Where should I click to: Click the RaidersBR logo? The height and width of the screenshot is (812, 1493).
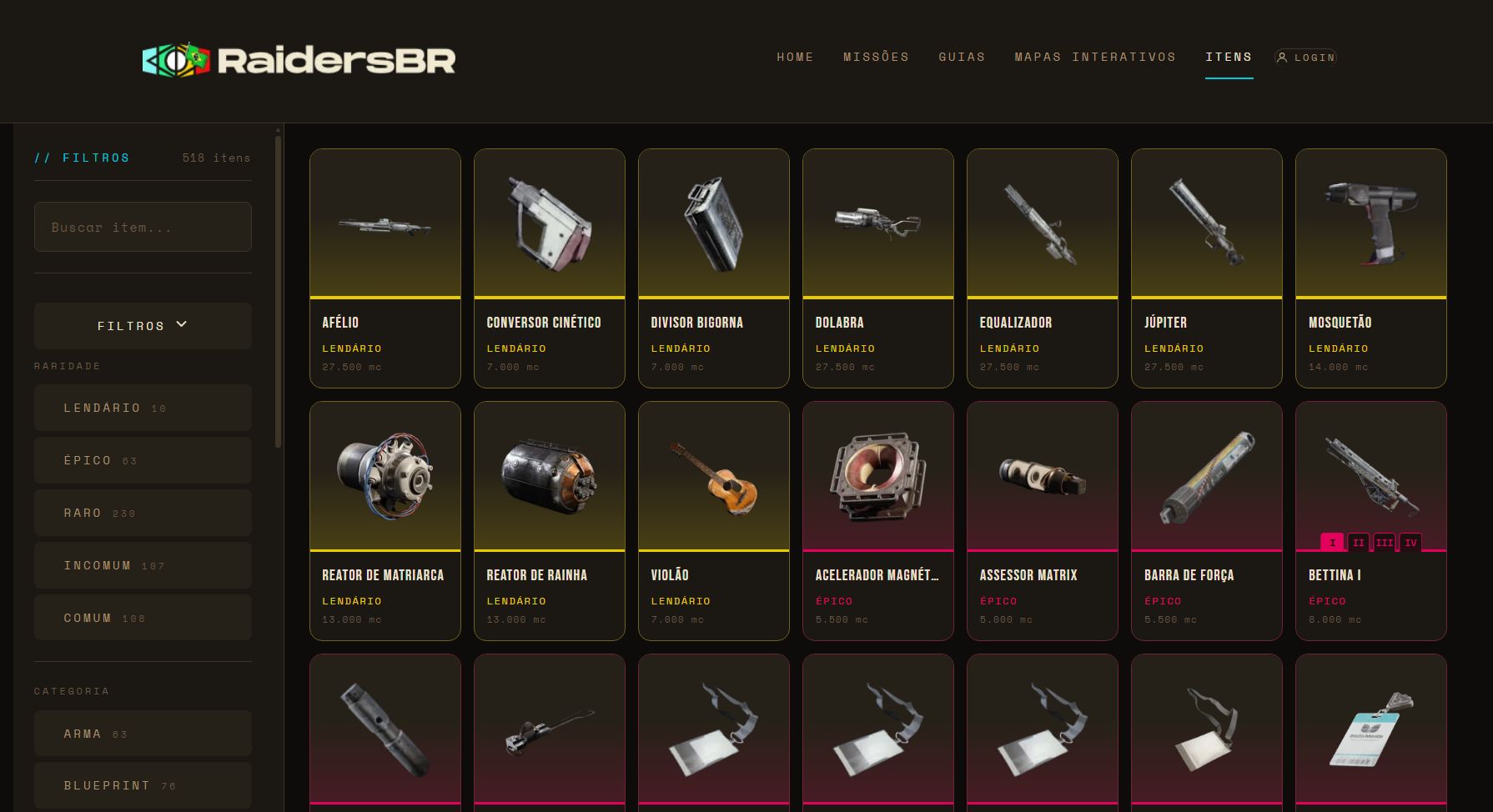[299, 60]
